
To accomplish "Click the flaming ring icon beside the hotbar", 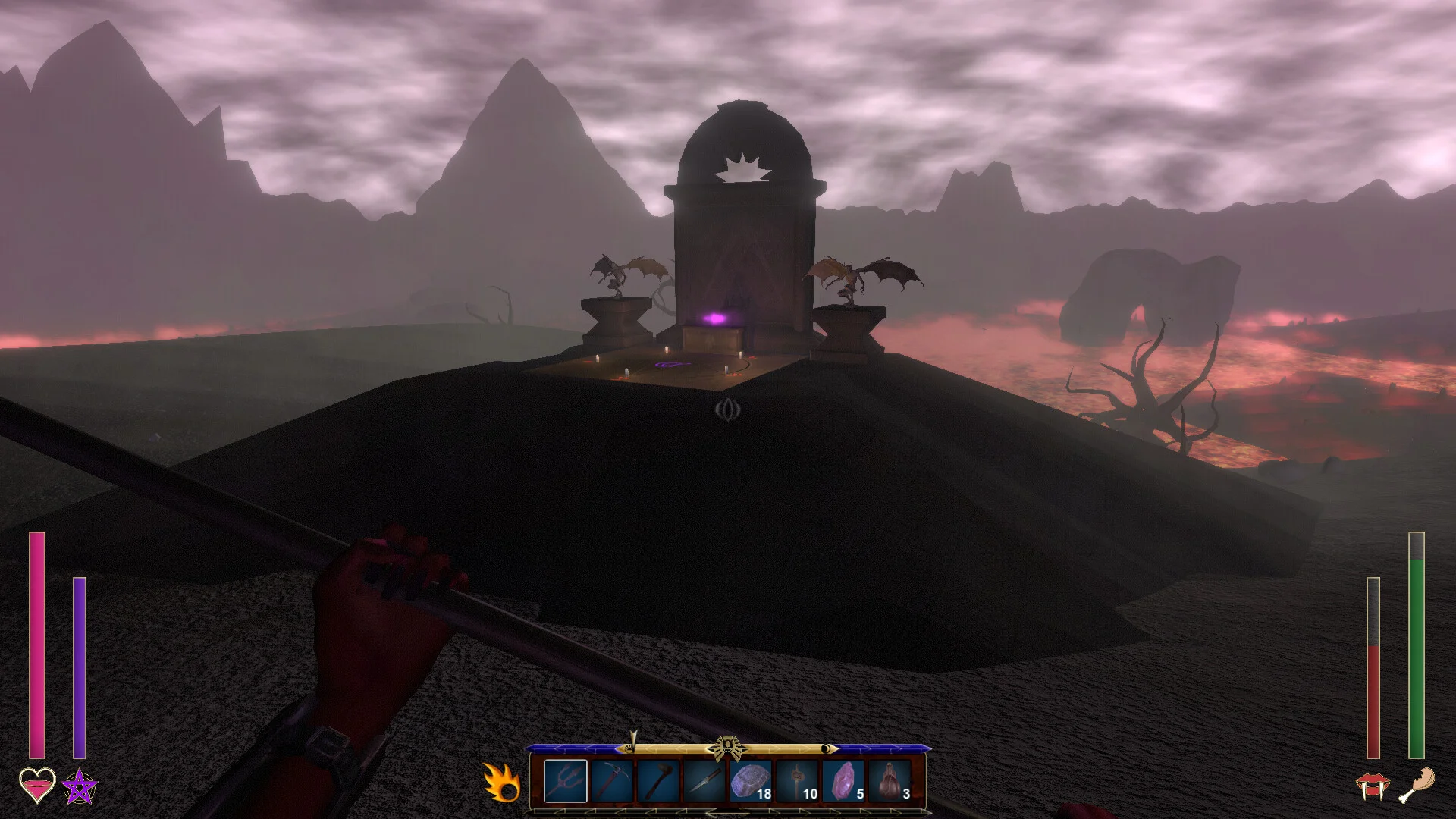I will tap(502, 783).
